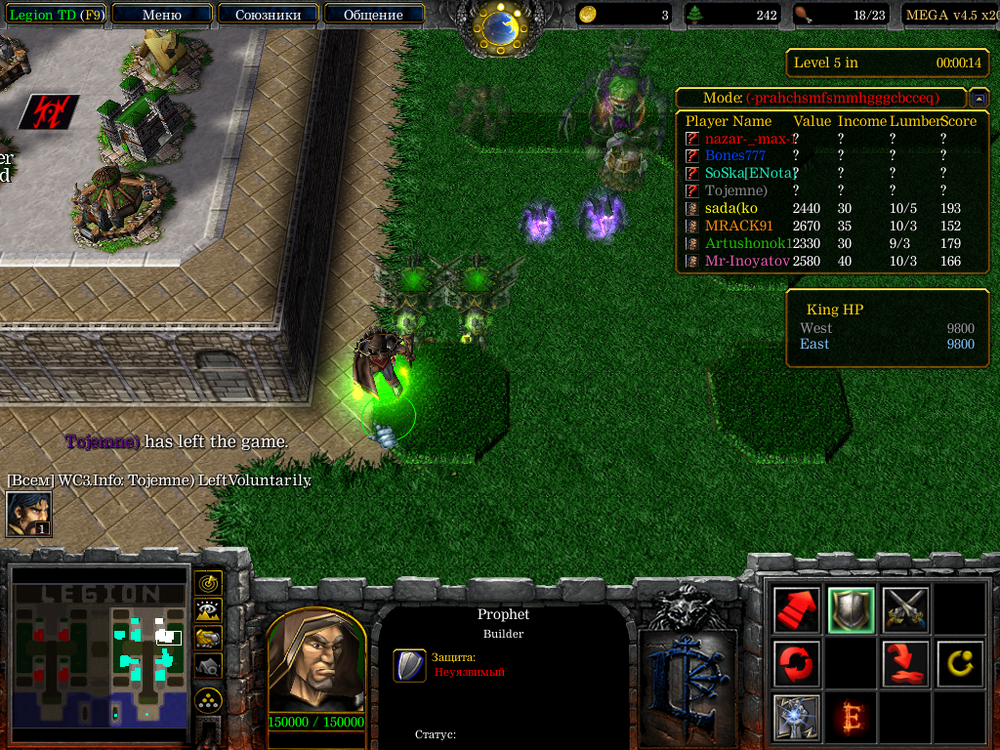Toggle minimap ally color handshake button
This screenshot has height=750, width=1000.
click(208, 637)
